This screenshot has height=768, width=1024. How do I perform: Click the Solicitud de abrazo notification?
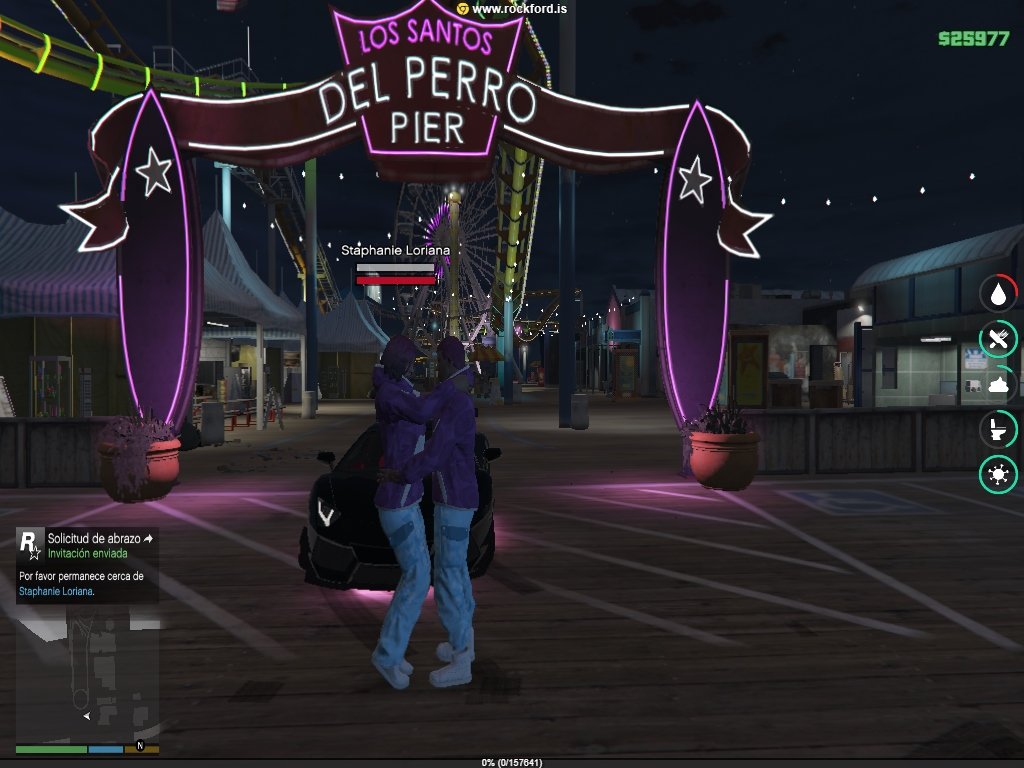click(x=95, y=538)
